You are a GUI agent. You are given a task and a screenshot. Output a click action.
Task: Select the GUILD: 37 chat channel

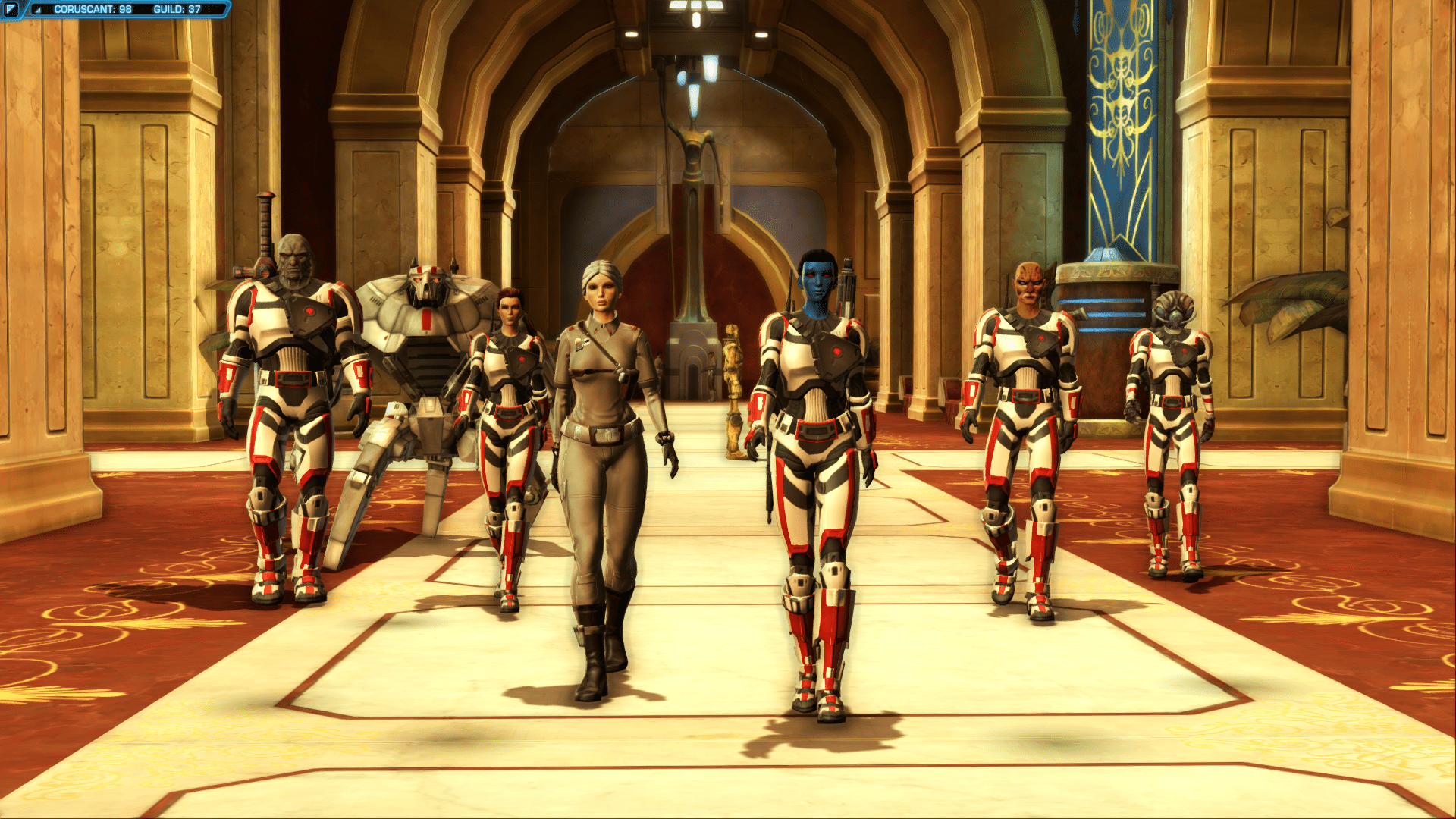point(177,9)
